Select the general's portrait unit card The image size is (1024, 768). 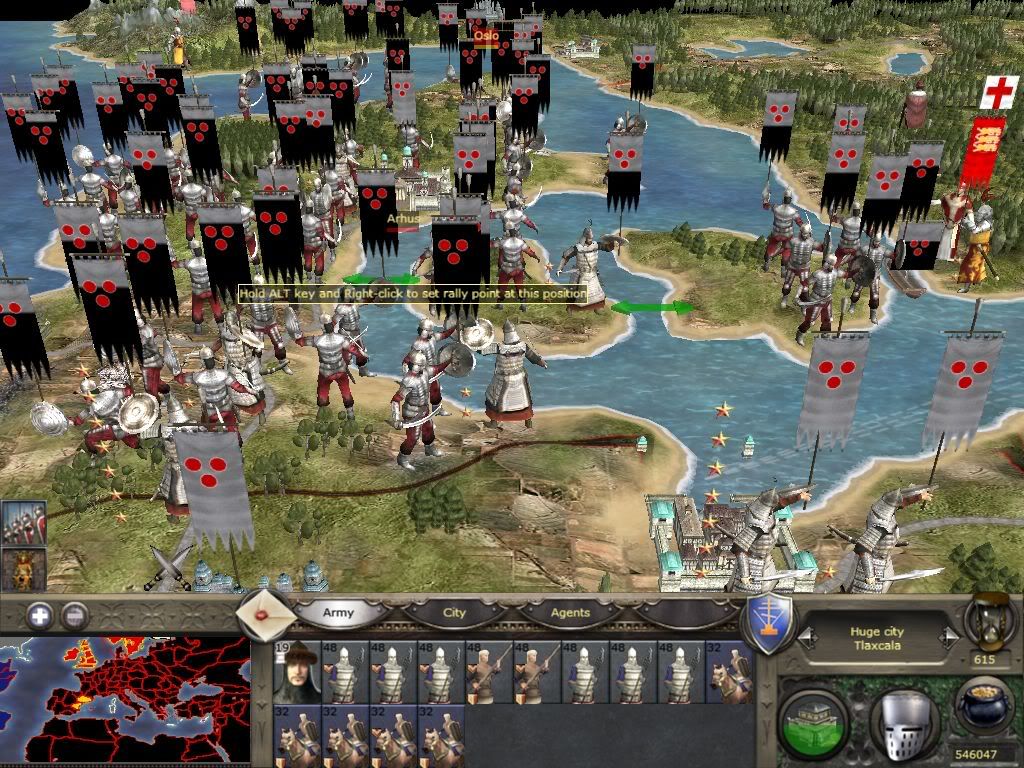click(x=296, y=671)
